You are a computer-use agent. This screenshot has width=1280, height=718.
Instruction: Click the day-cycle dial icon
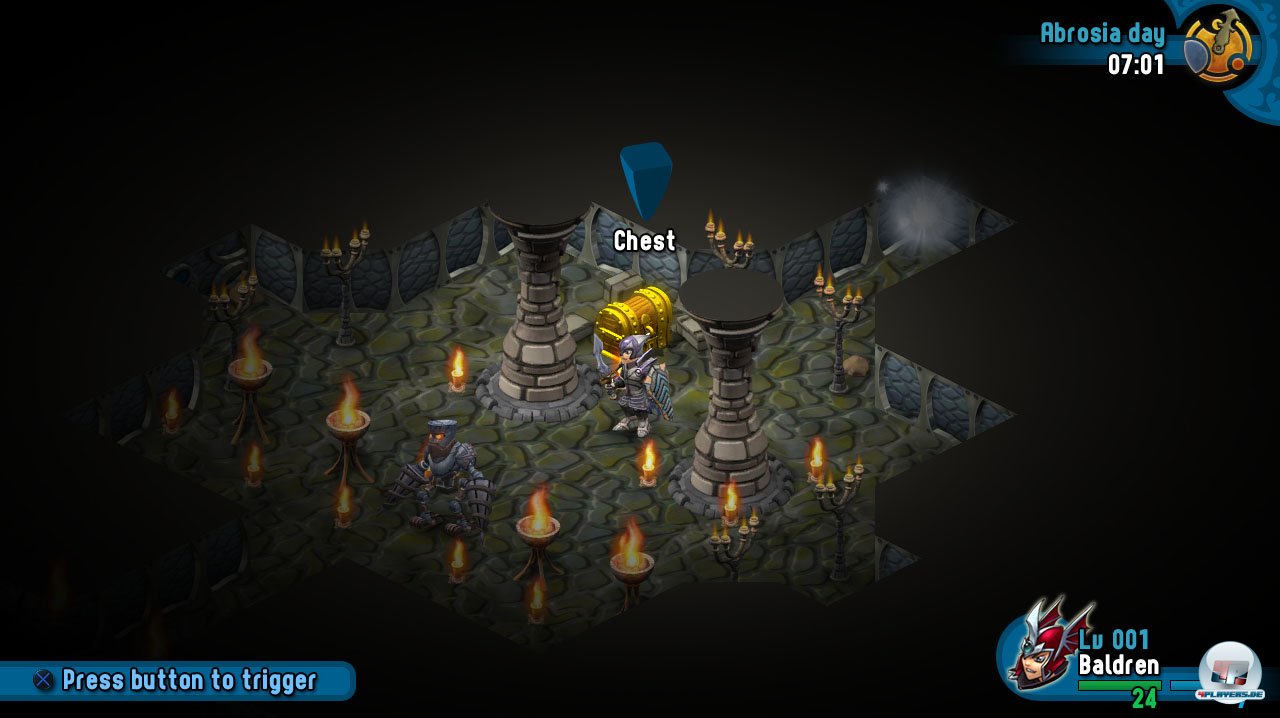1220,46
